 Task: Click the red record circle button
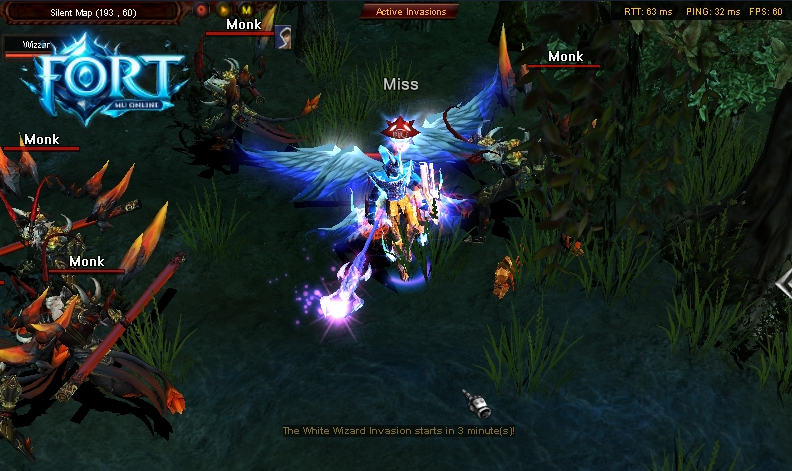pyautogui.click(x=201, y=10)
